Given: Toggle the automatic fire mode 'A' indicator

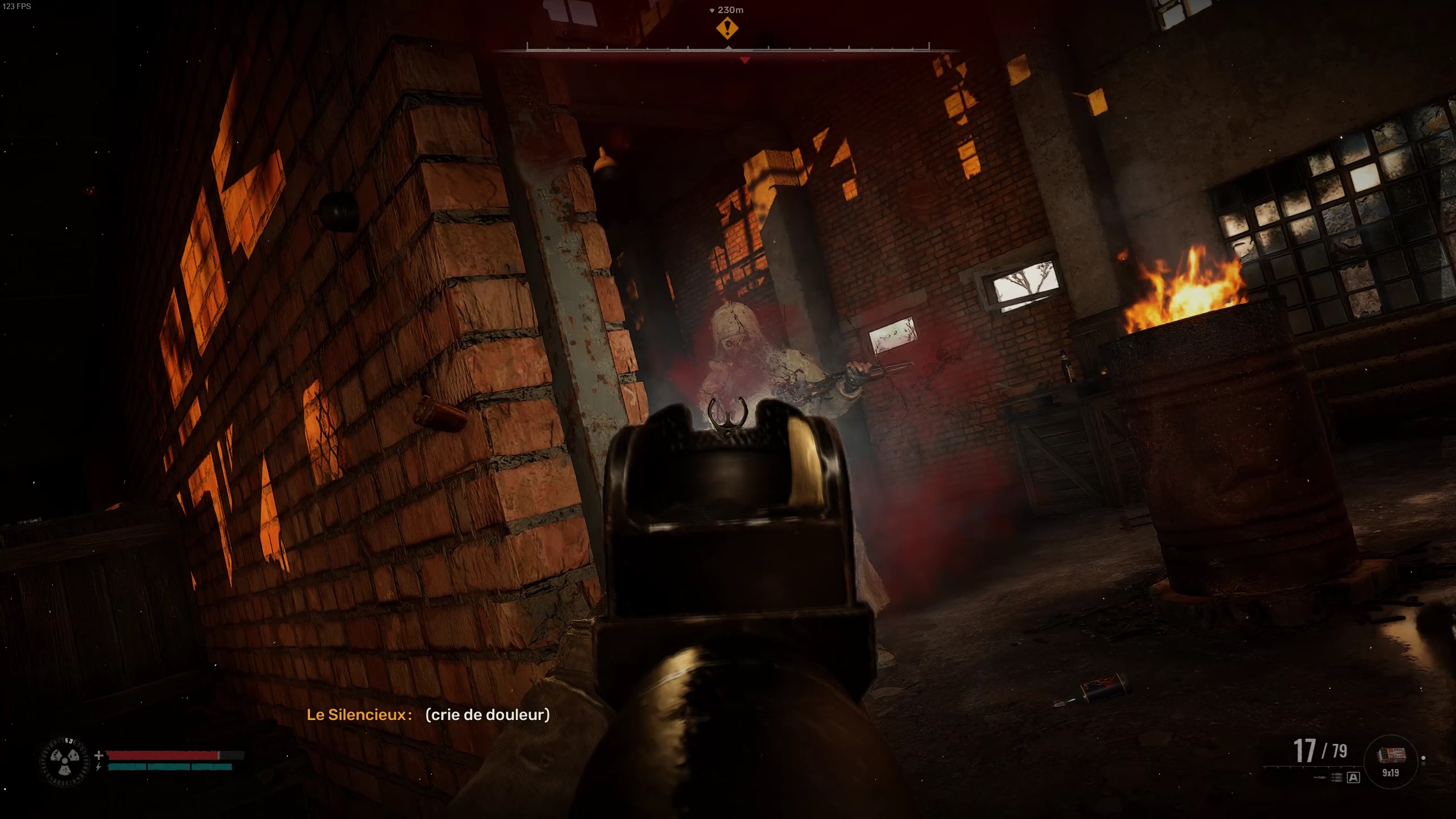Looking at the screenshot, I should (1353, 777).
